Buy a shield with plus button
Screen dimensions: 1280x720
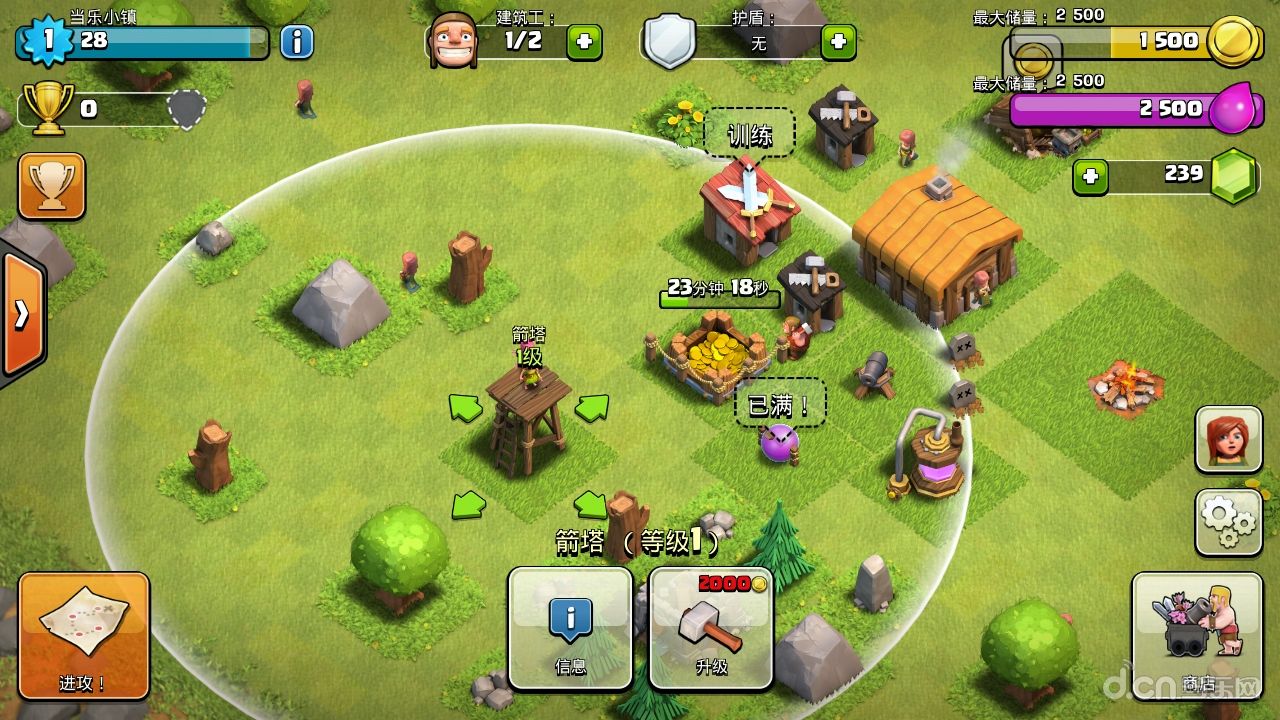838,41
